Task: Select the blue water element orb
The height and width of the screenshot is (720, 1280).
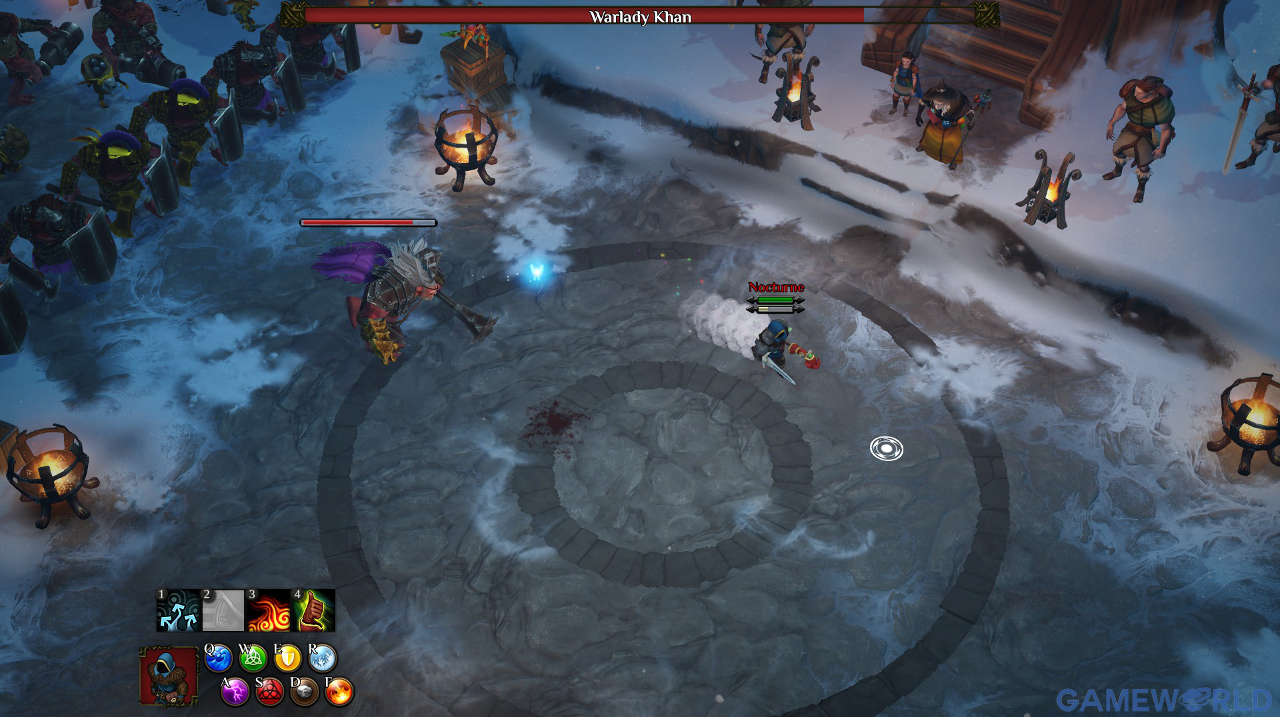Action: (x=219, y=658)
